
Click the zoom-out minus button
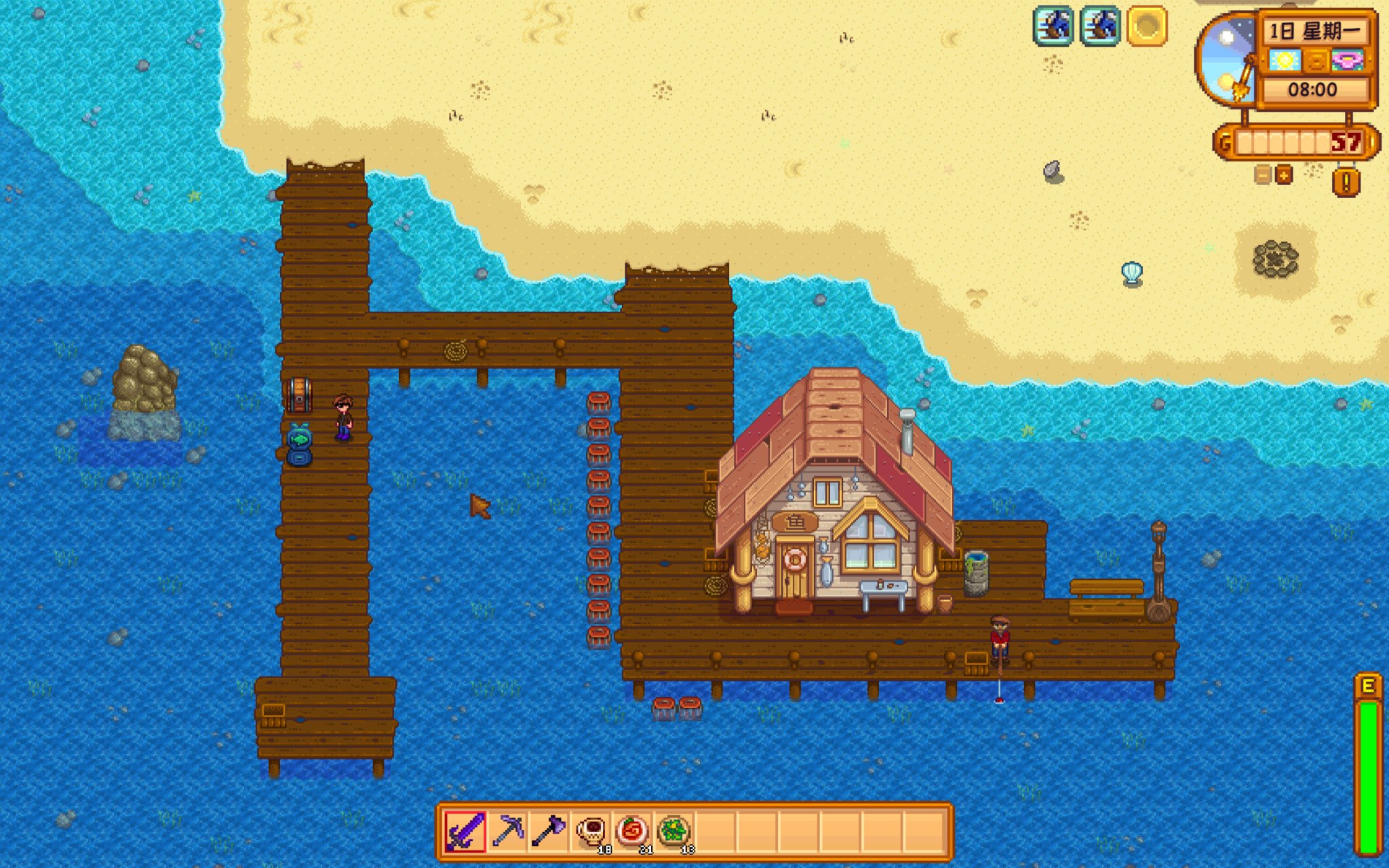(1262, 175)
